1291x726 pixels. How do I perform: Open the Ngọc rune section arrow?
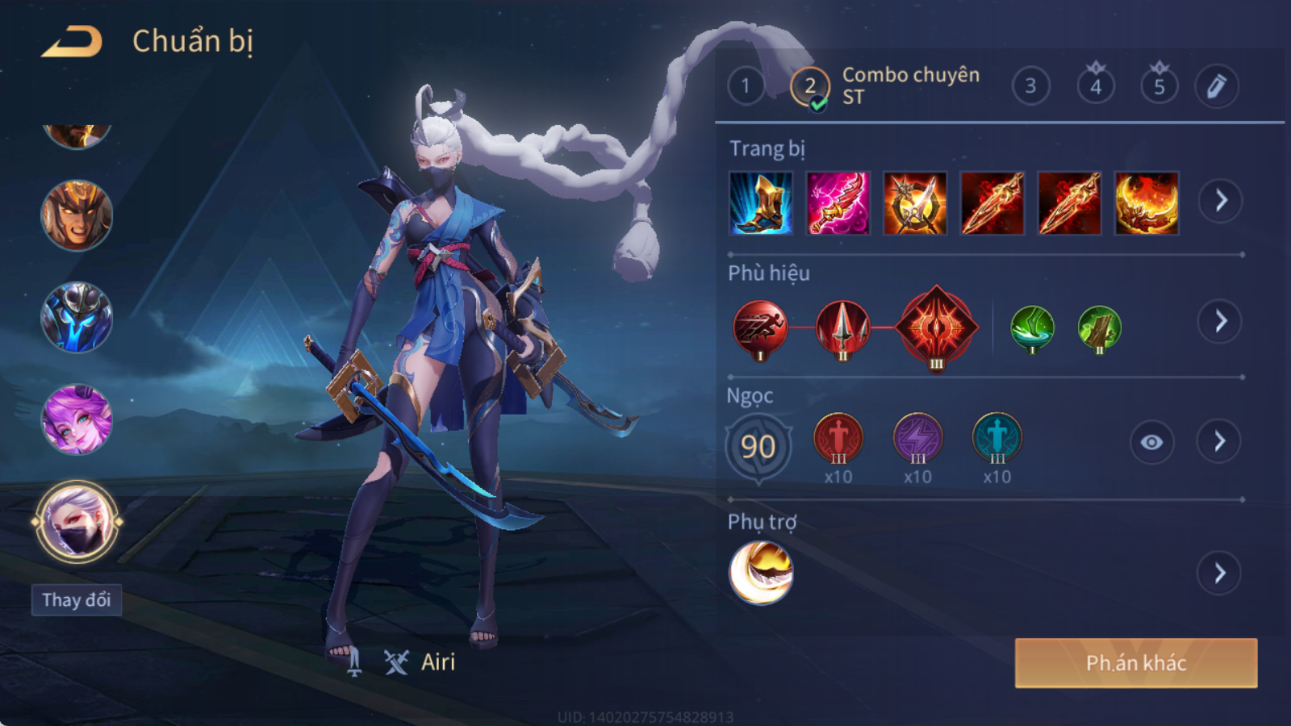coord(1219,442)
